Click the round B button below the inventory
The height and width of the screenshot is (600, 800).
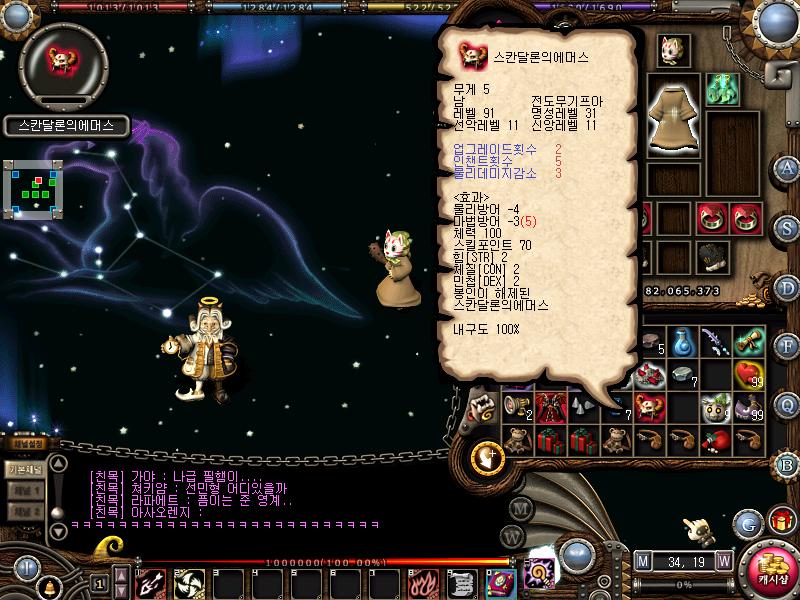[786, 463]
